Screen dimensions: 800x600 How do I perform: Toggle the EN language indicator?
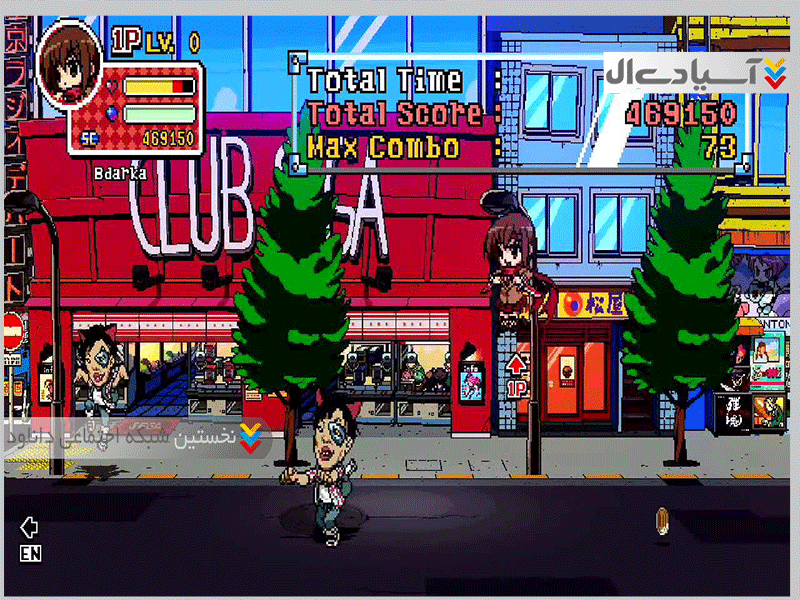click(30, 552)
